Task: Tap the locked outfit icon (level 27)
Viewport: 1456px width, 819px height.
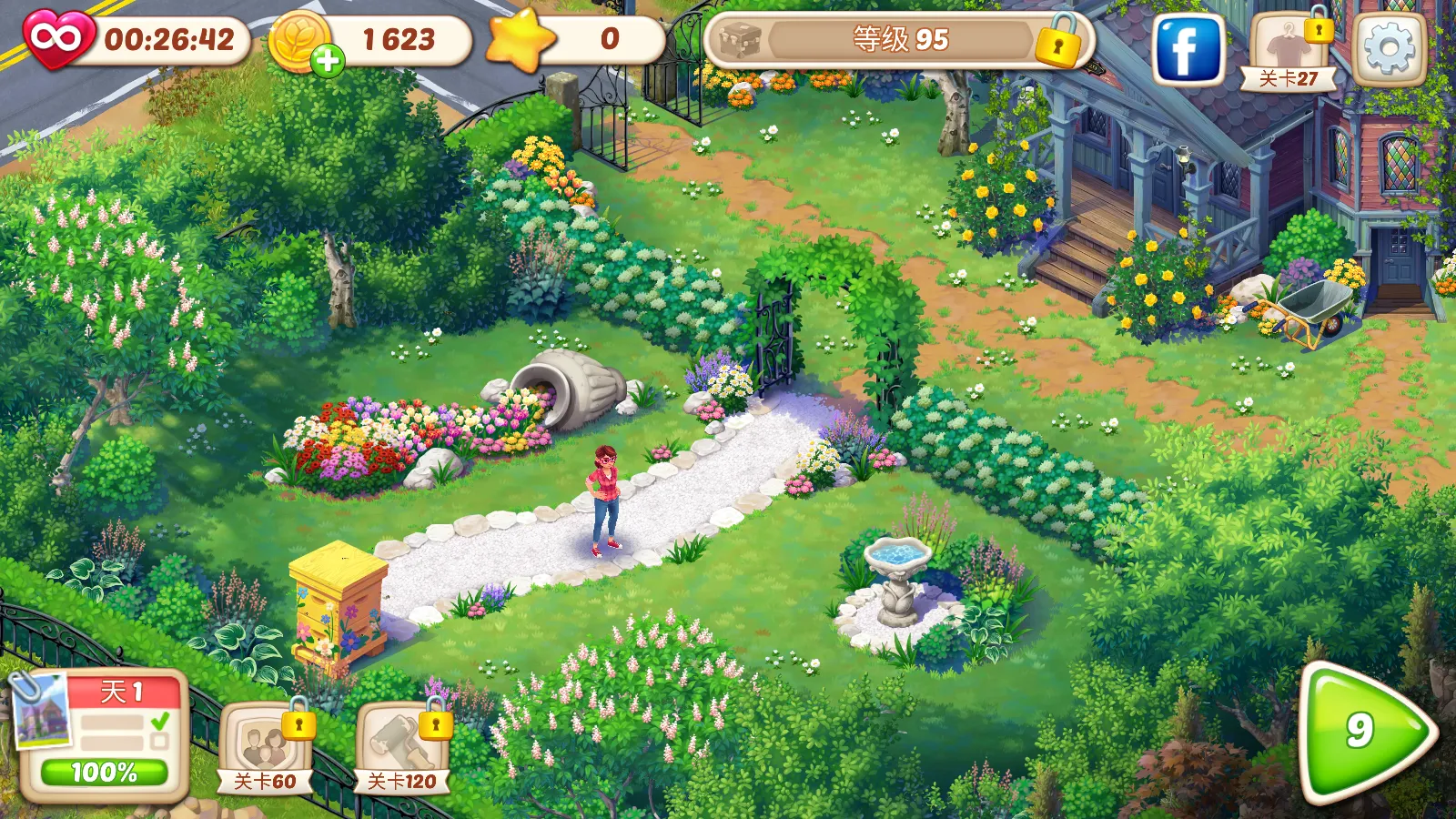Action: (1289, 53)
